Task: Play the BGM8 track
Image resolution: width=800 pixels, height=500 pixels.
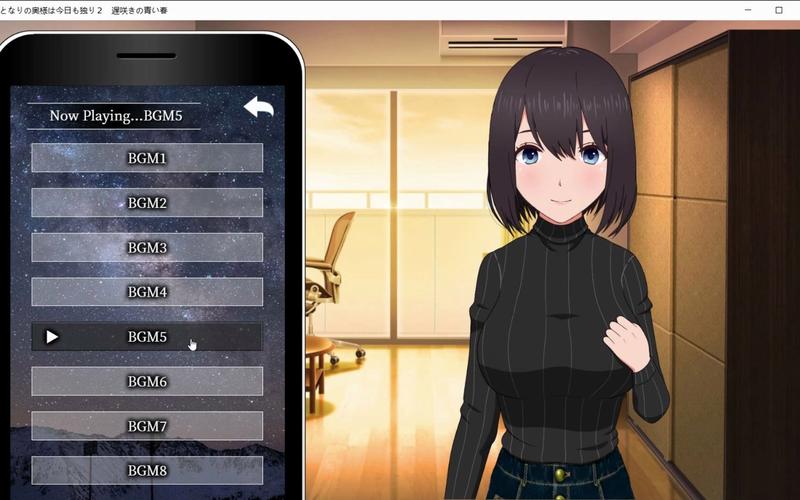Action: click(x=147, y=470)
